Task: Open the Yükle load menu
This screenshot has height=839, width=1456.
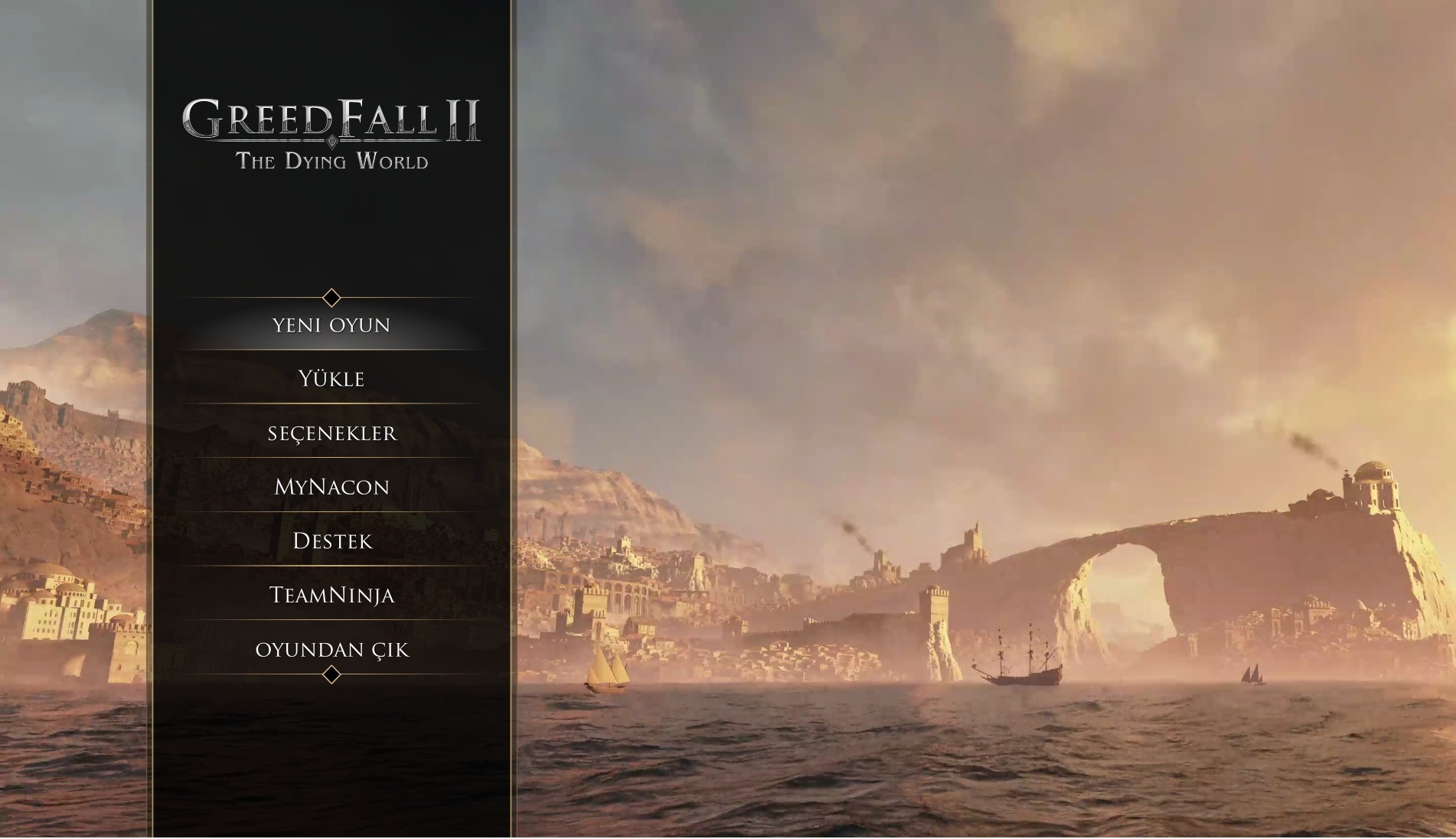Action: pyautogui.click(x=331, y=379)
